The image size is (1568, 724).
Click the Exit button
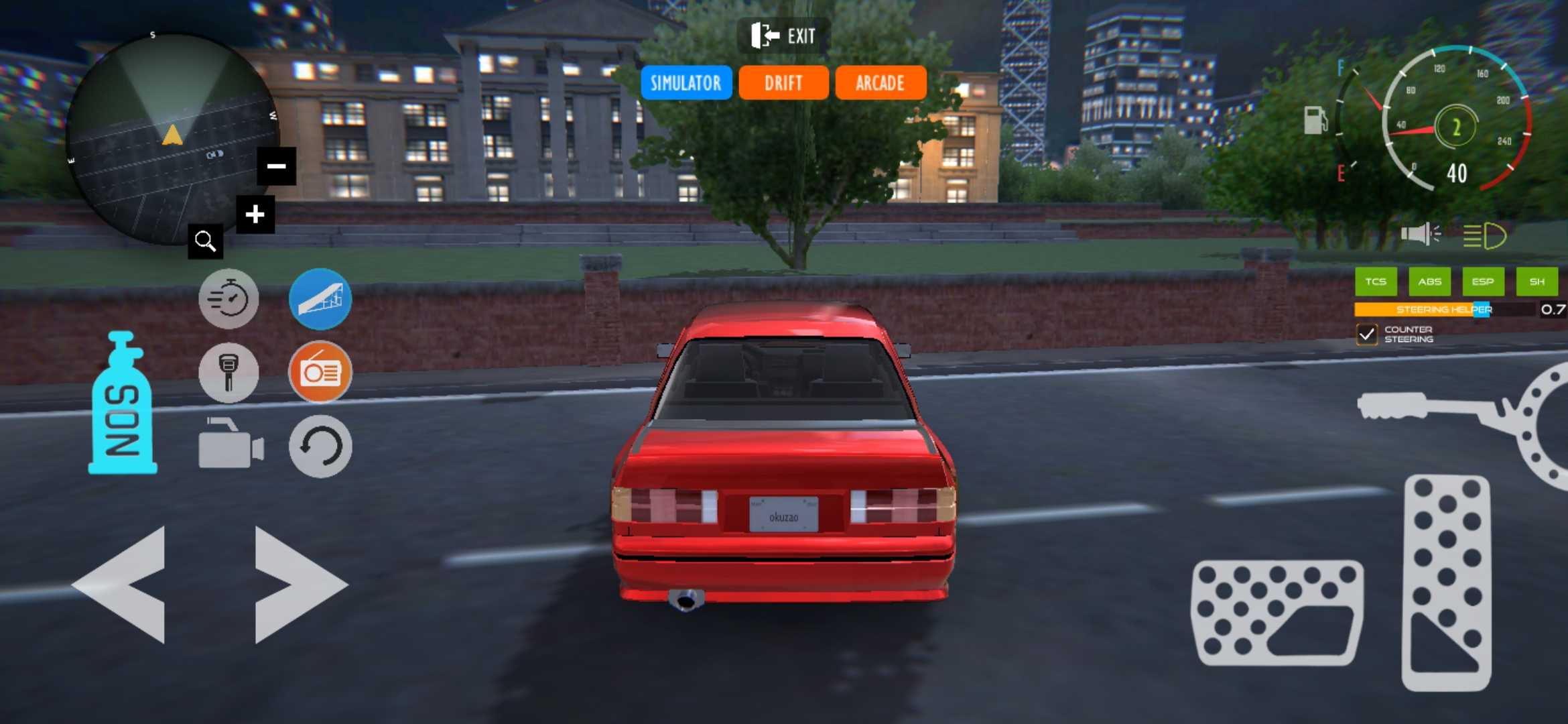[x=785, y=36]
